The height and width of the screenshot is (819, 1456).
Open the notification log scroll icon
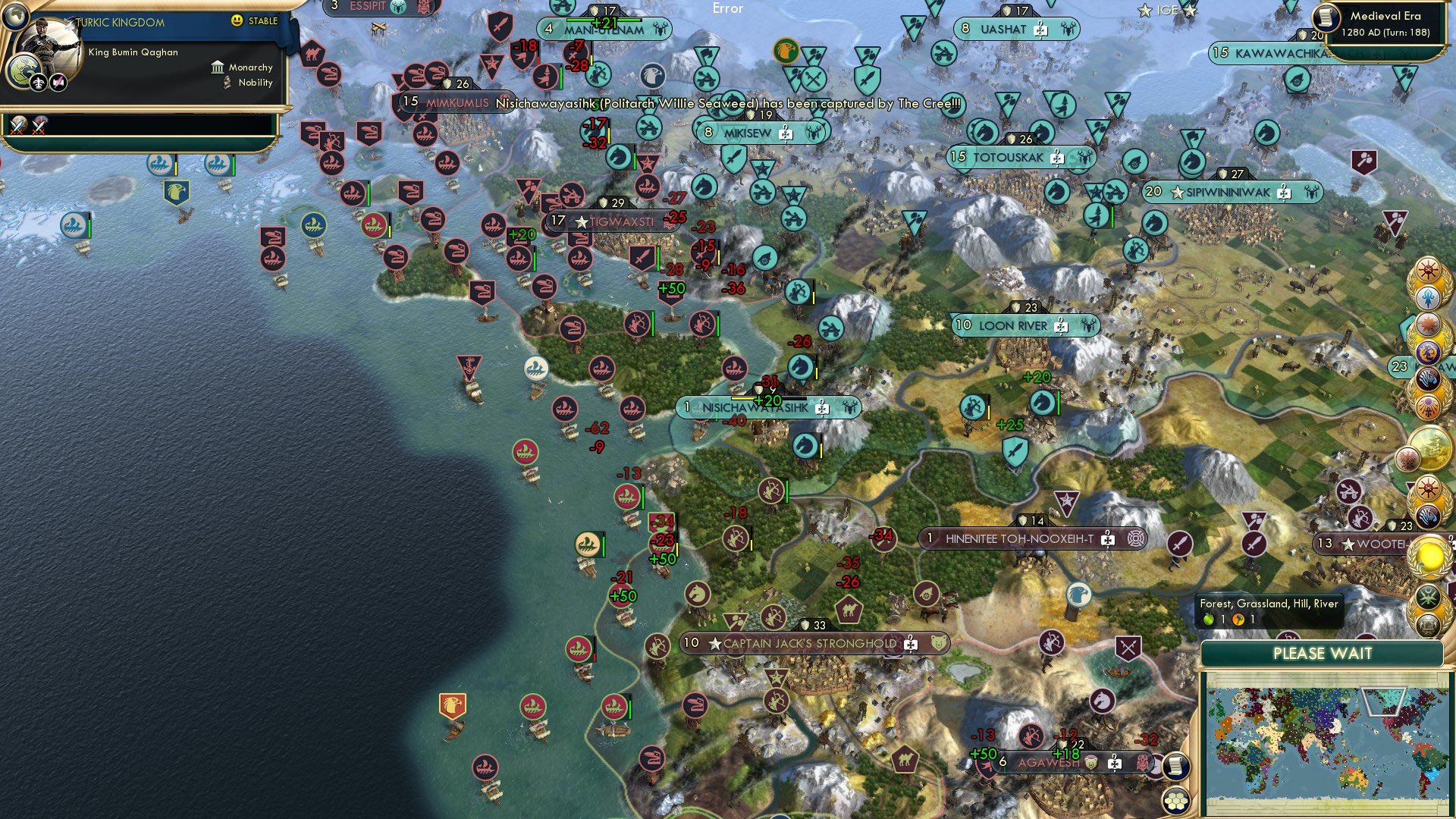click(1176, 766)
